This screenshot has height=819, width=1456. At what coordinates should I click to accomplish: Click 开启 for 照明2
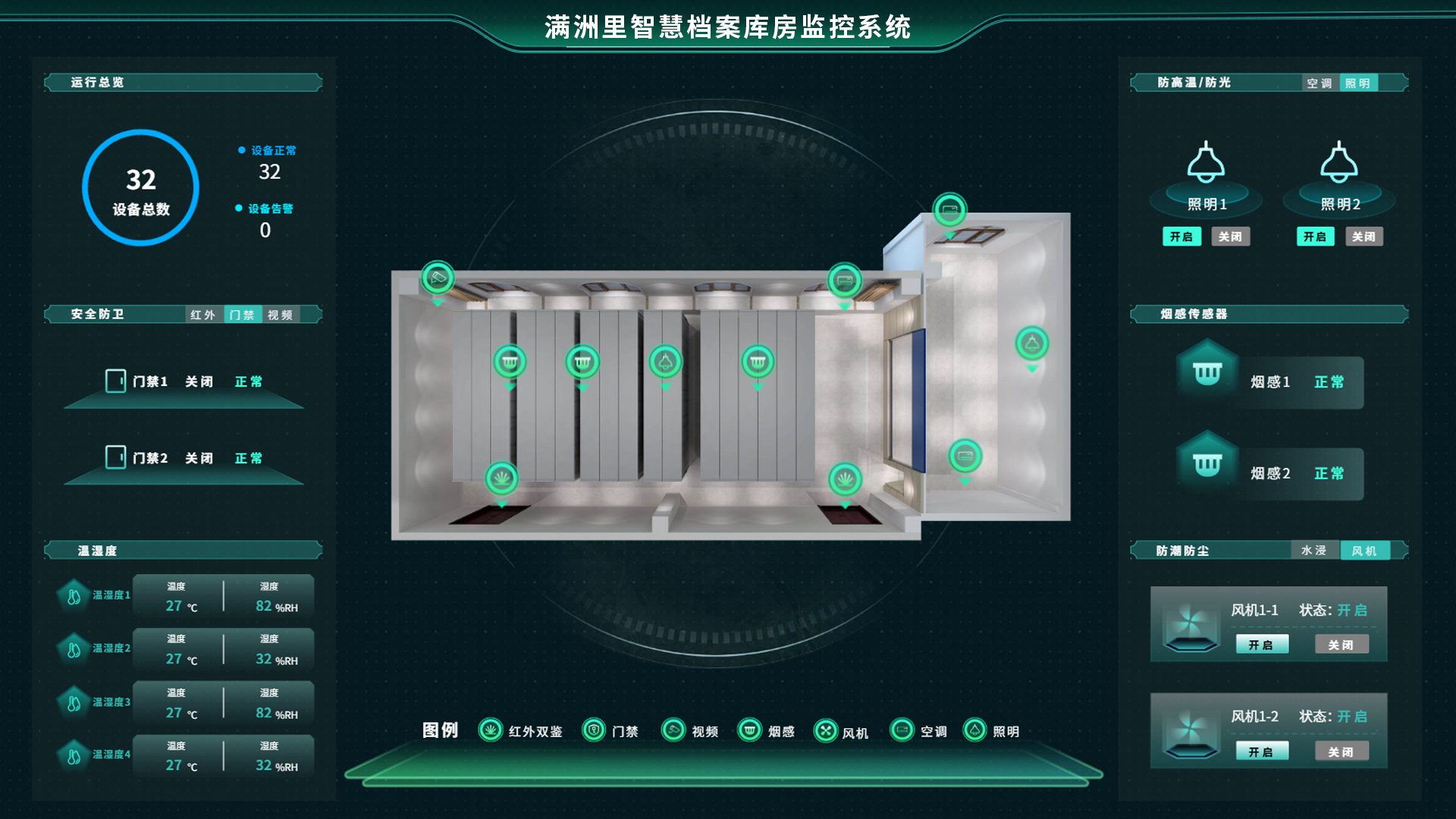point(1315,237)
